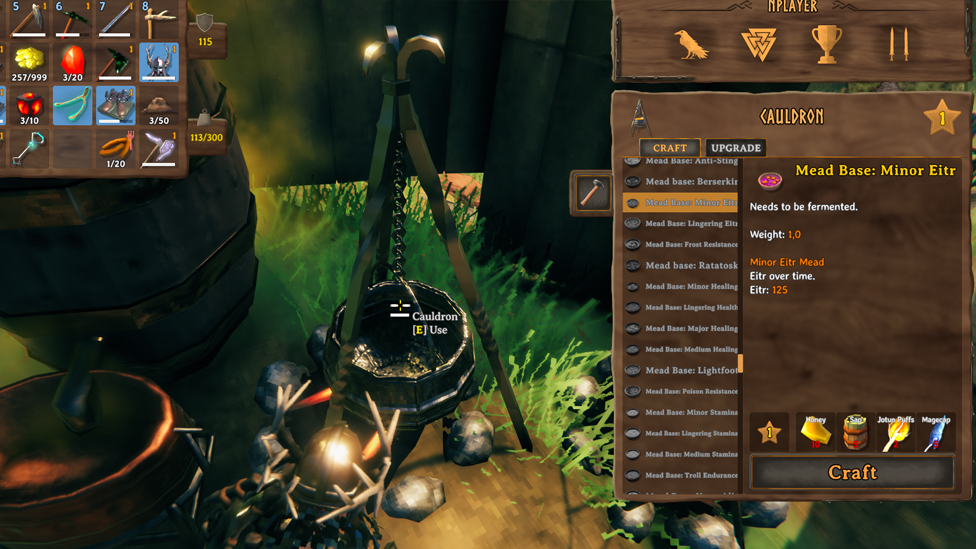Open the Craft tab
Viewport: 976px width, 549px height.
pos(670,148)
